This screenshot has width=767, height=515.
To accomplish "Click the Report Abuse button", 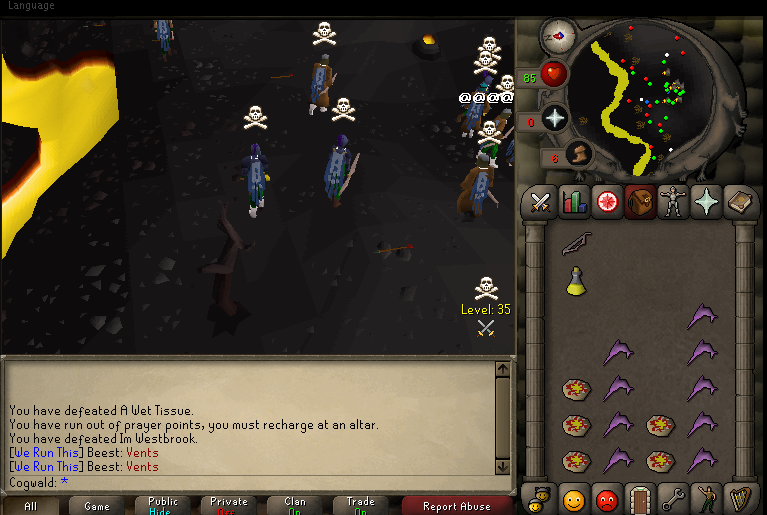I will (x=456, y=506).
